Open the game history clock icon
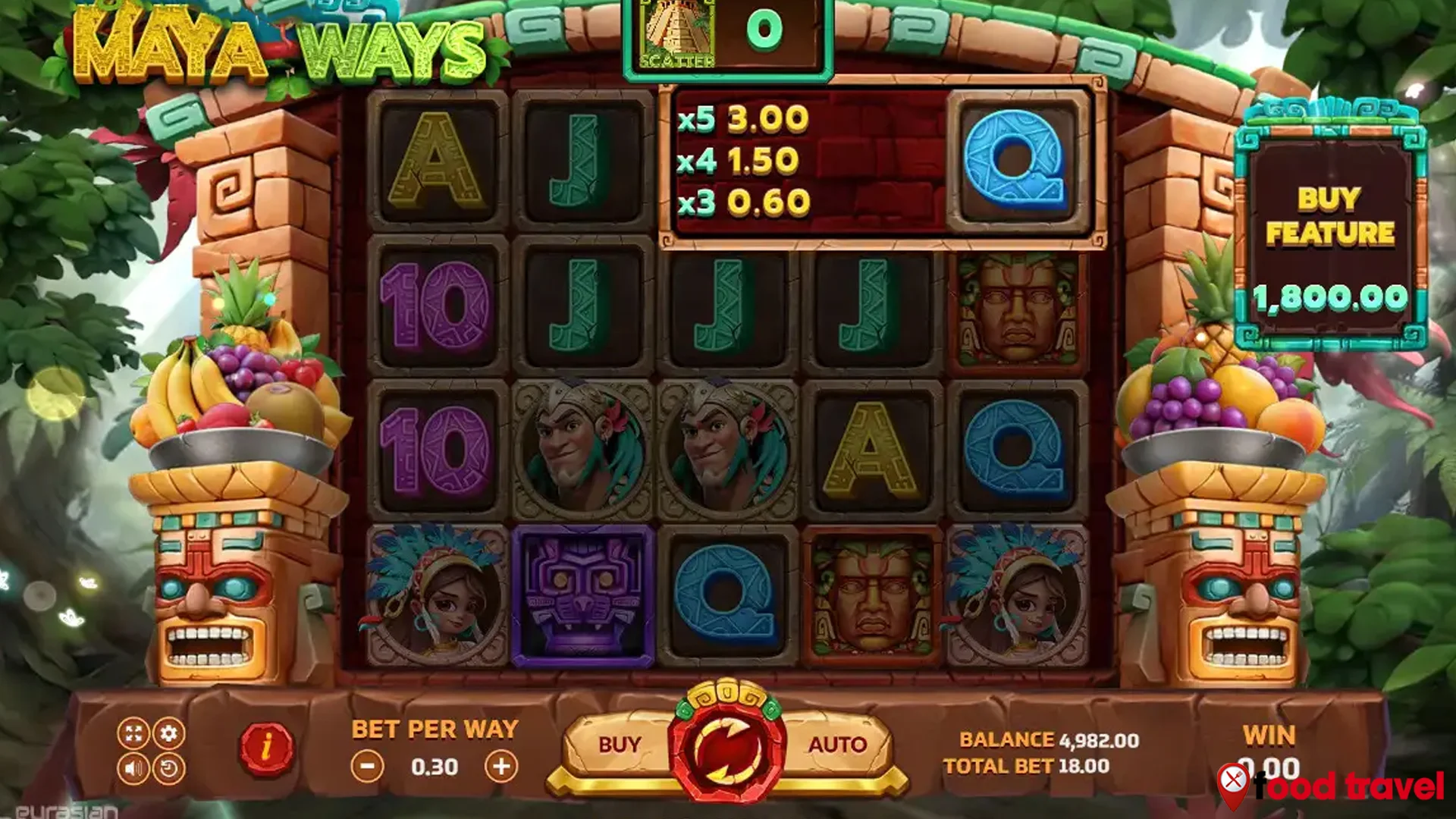1456x819 pixels. pos(168,769)
